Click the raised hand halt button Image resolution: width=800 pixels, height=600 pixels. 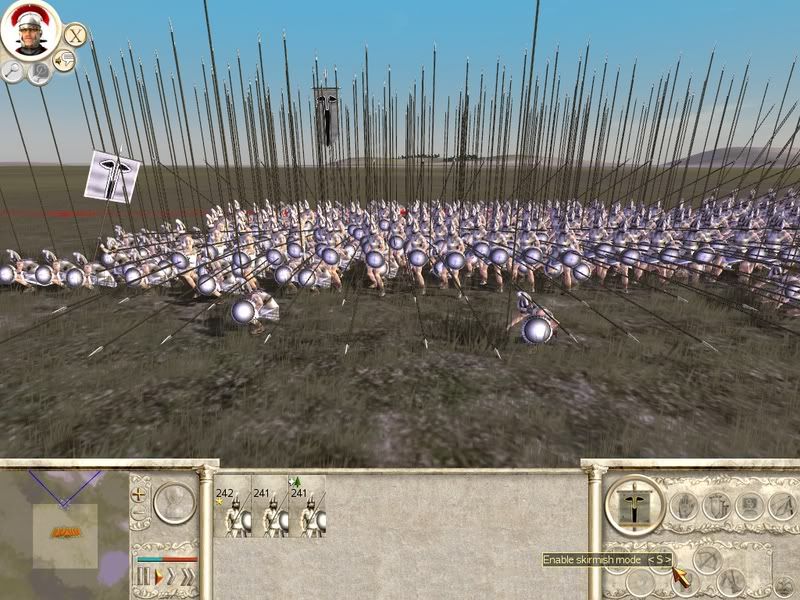683,505
